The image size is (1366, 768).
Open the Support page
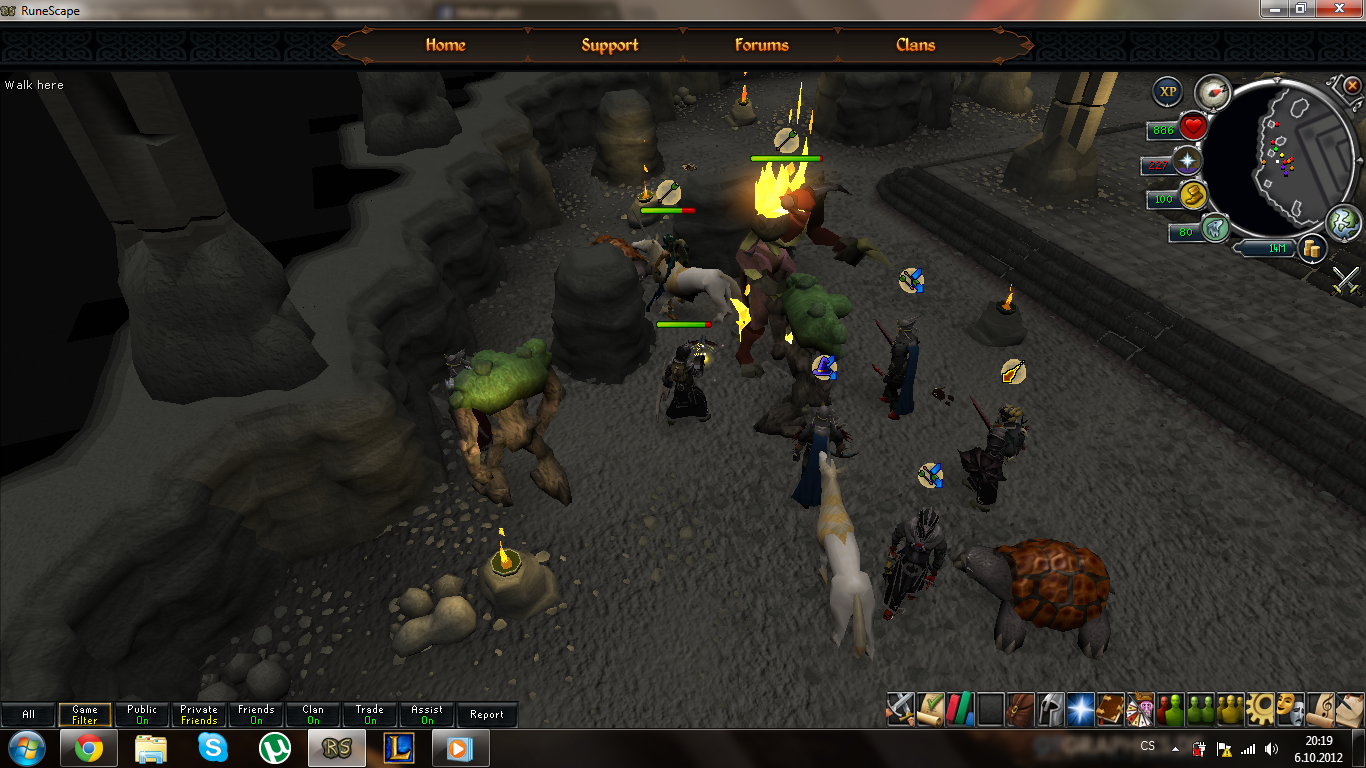pos(609,45)
